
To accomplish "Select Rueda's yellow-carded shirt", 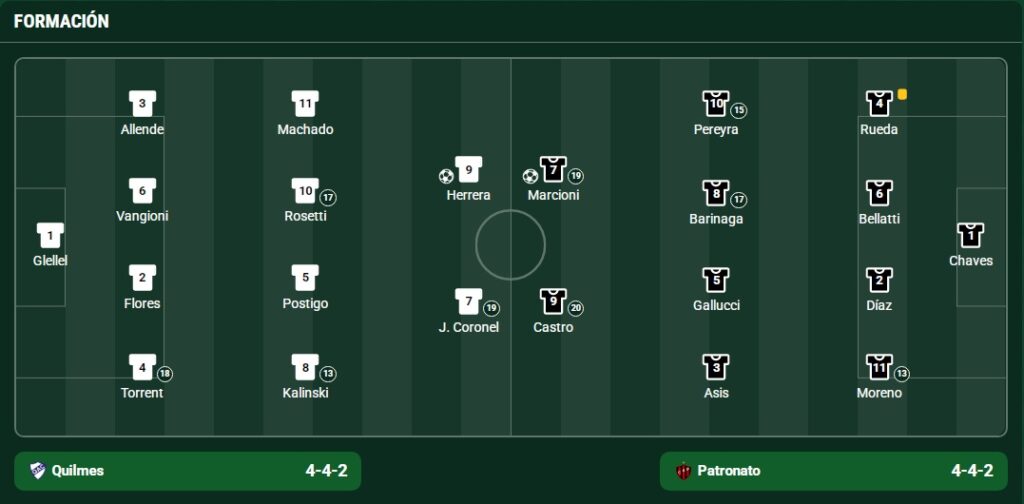I will pos(879,104).
